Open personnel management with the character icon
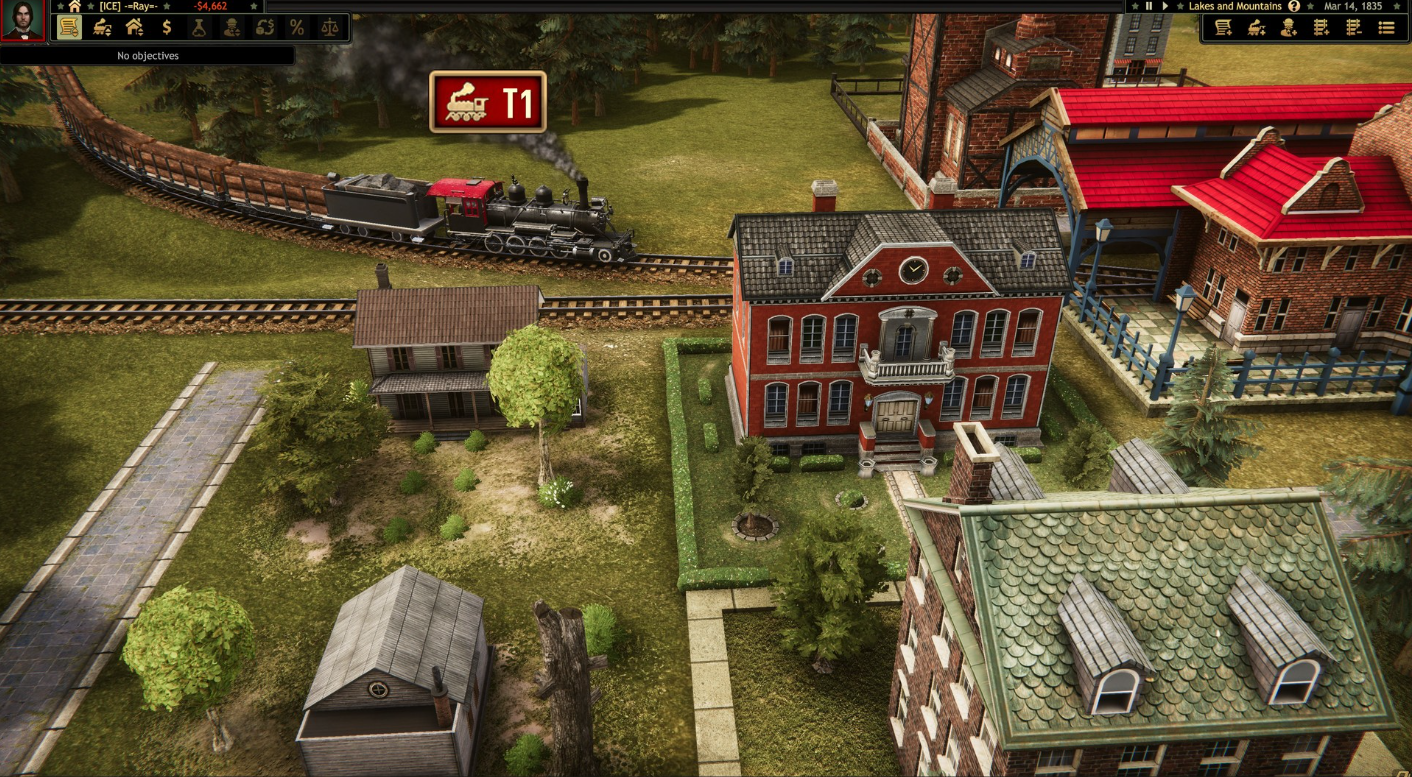The height and width of the screenshot is (777, 1412). pos(231,27)
